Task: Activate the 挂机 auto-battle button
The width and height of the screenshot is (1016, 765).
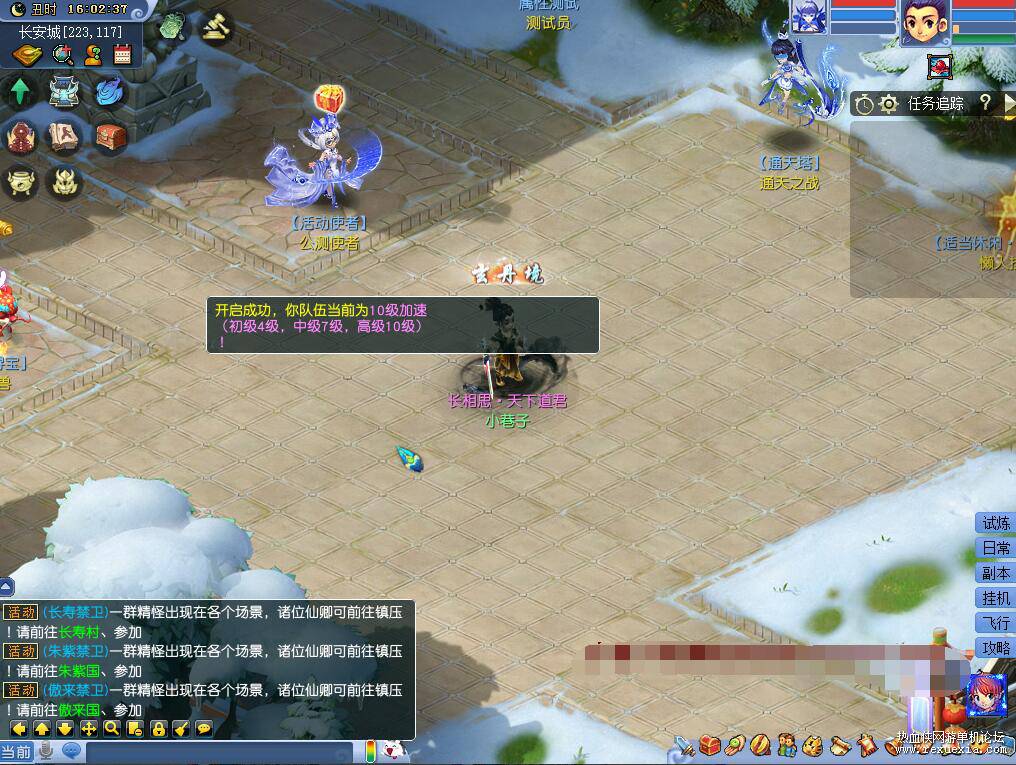Action: point(995,598)
